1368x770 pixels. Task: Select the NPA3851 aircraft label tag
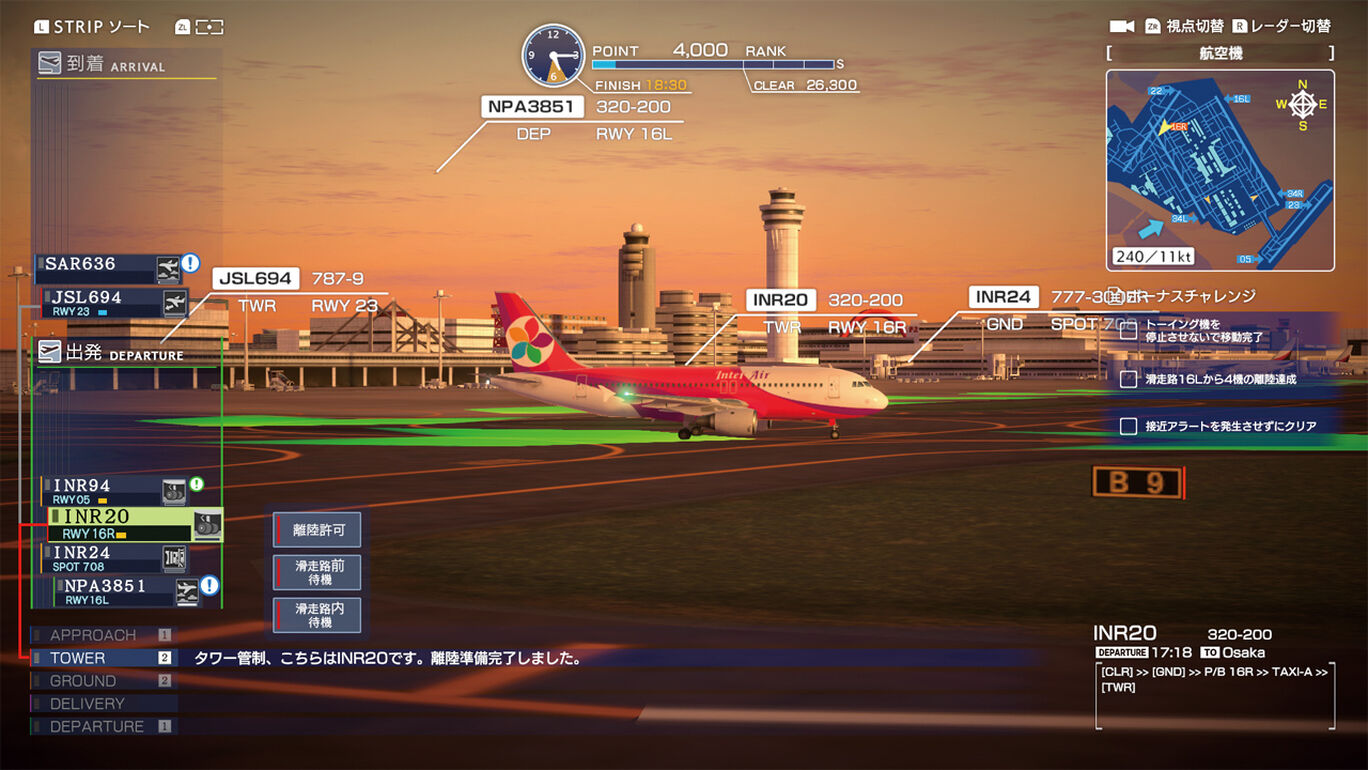click(532, 107)
